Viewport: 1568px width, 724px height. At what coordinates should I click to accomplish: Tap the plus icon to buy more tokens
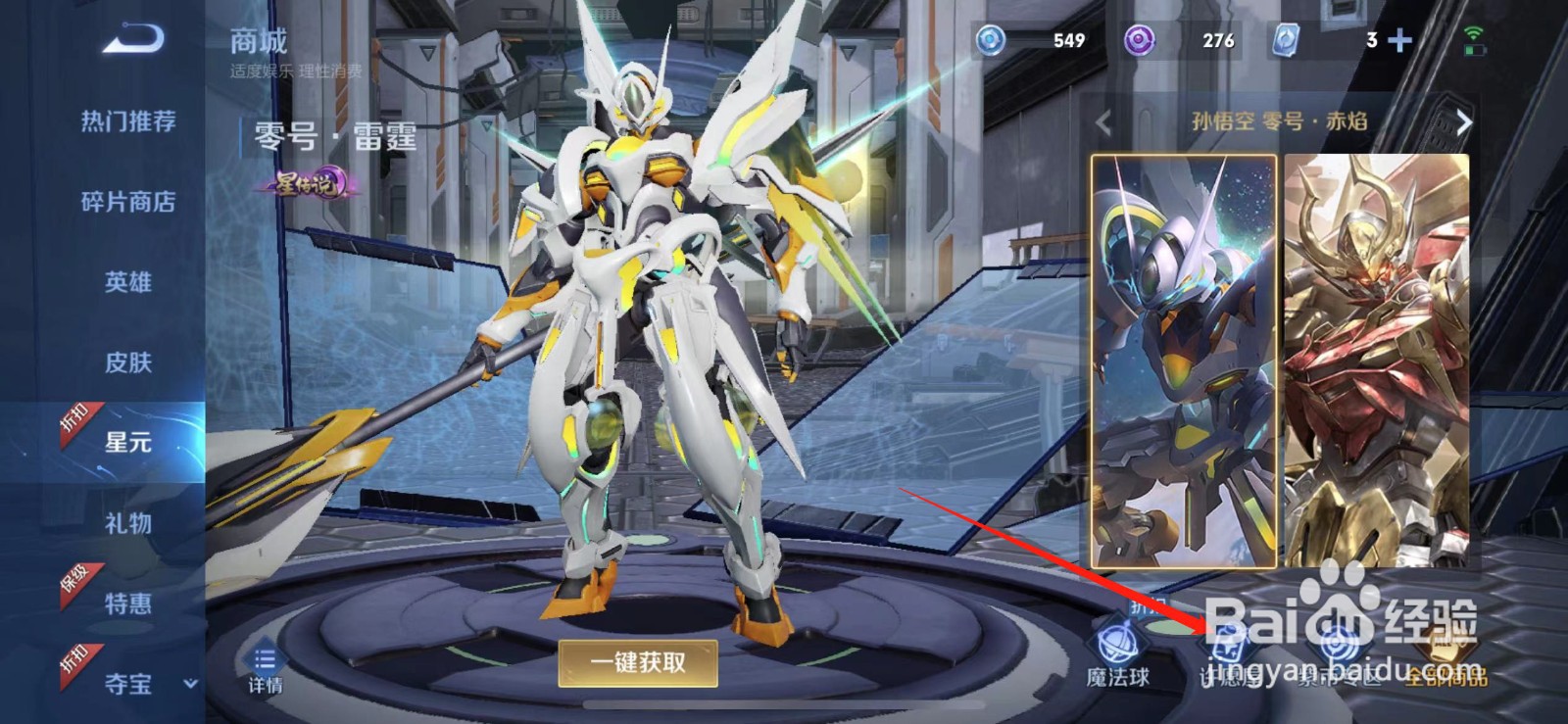(1399, 40)
